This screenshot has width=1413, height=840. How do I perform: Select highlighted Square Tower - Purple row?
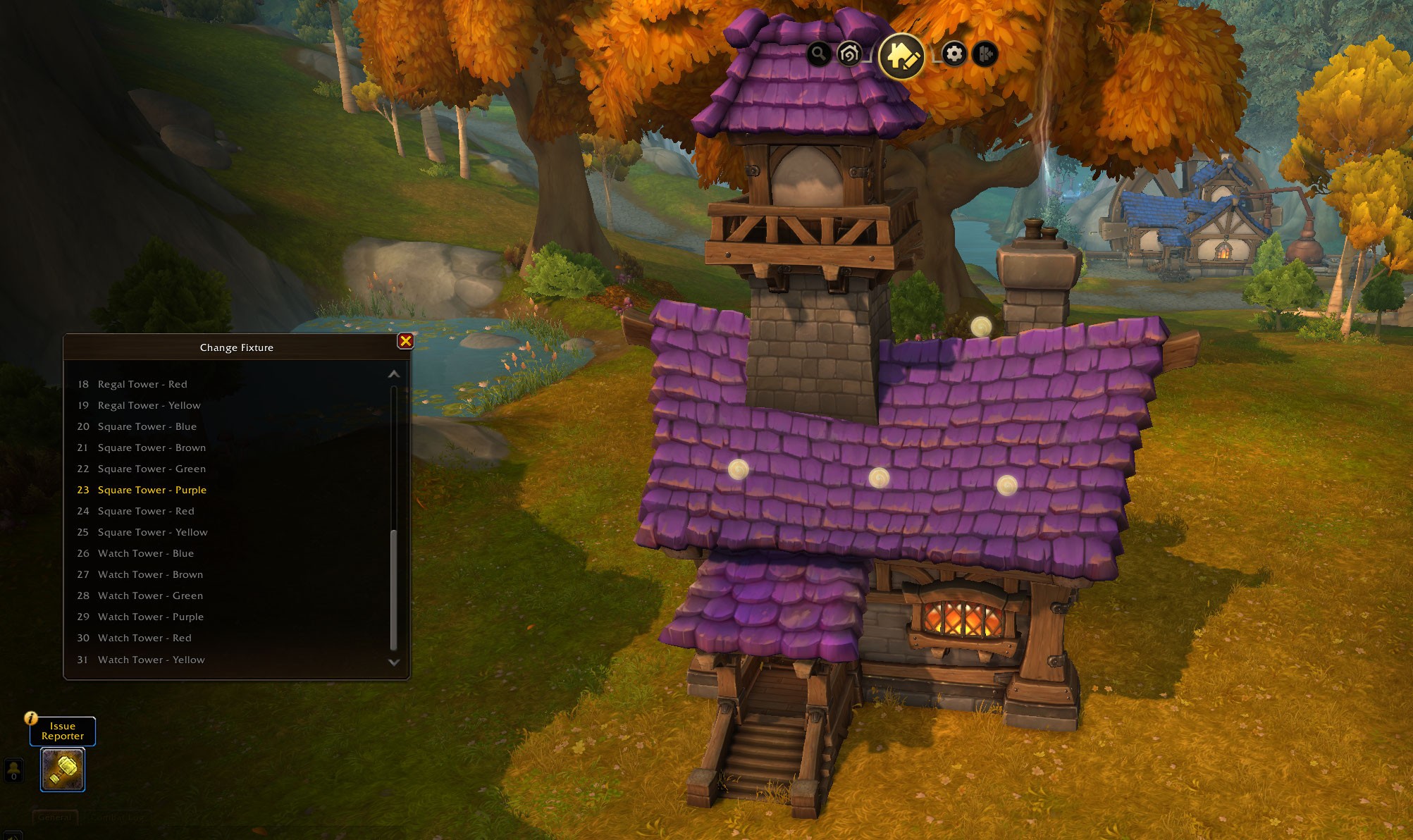pyautogui.click(x=152, y=490)
